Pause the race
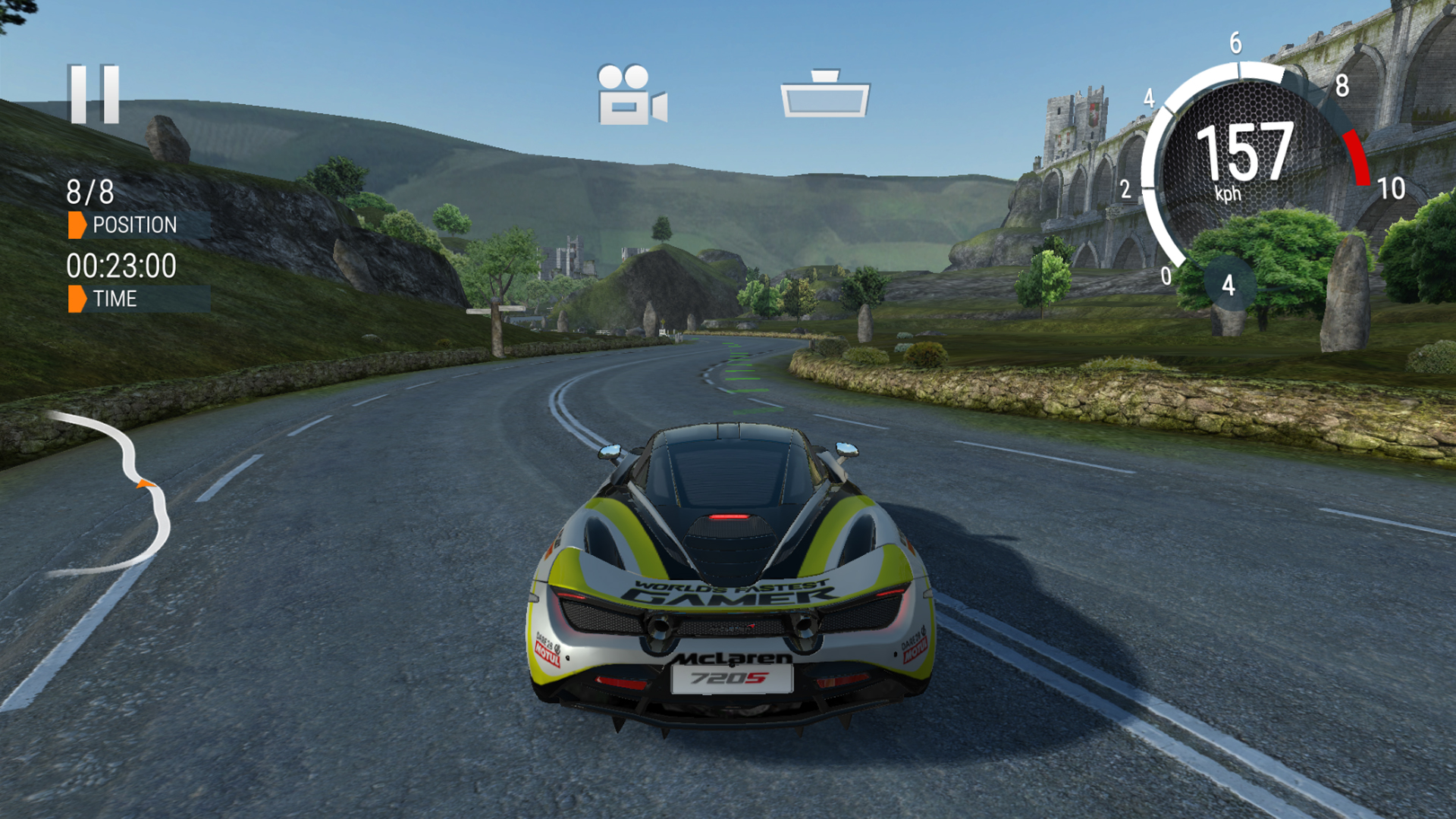 pos(94,94)
